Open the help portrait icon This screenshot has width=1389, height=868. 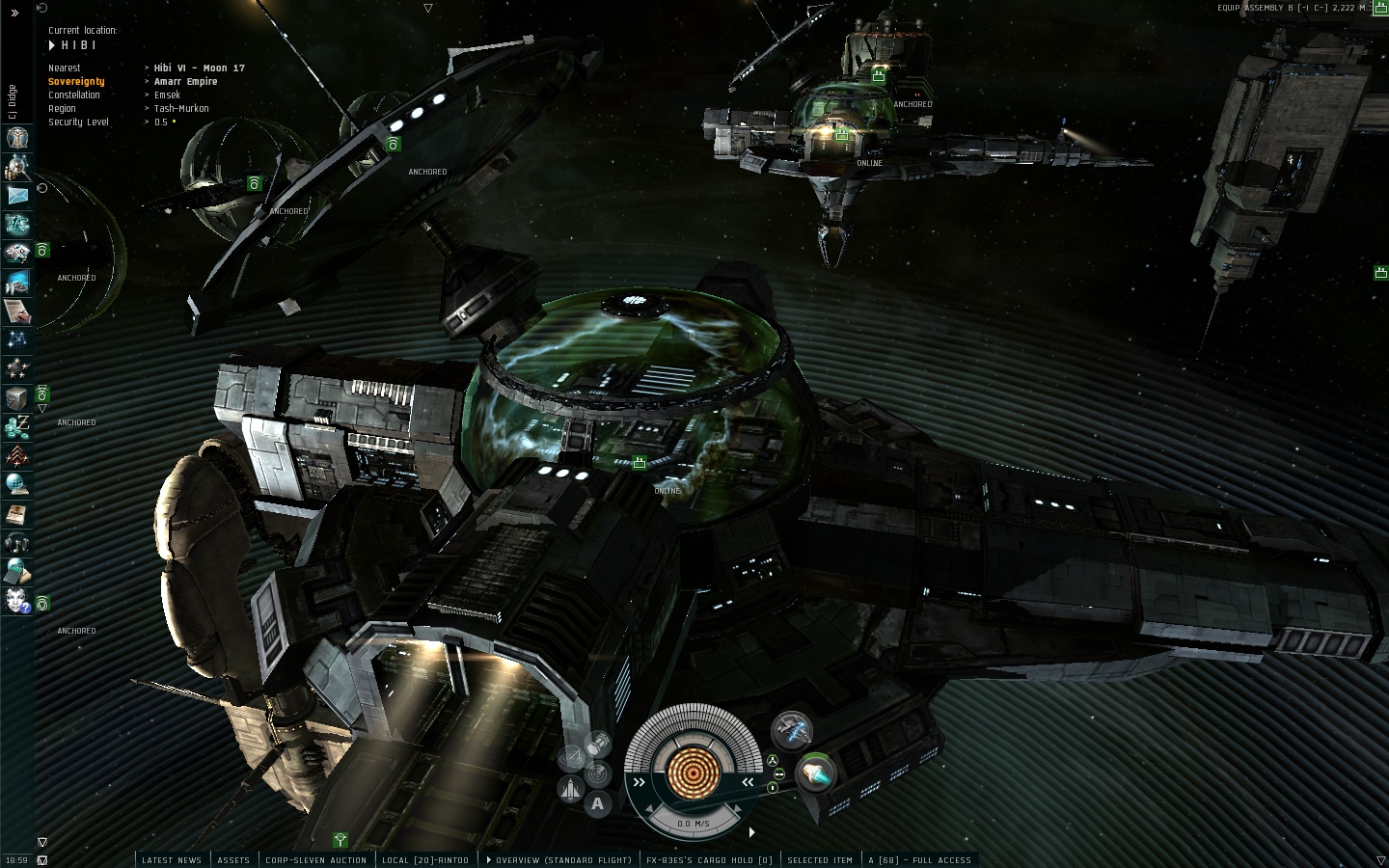[17, 600]
